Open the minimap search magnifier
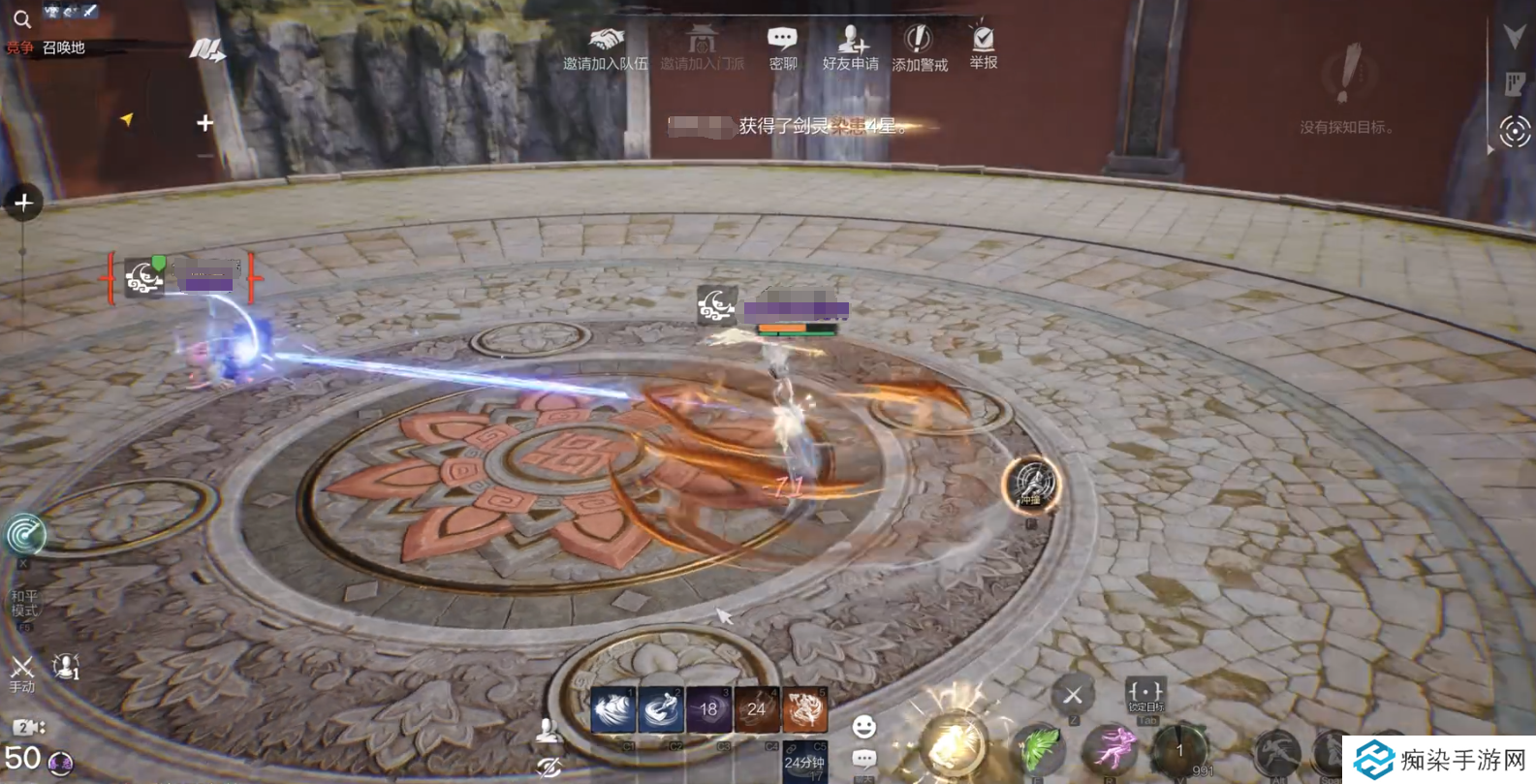Screen dimensions: 1536x784 pos(21,18)
